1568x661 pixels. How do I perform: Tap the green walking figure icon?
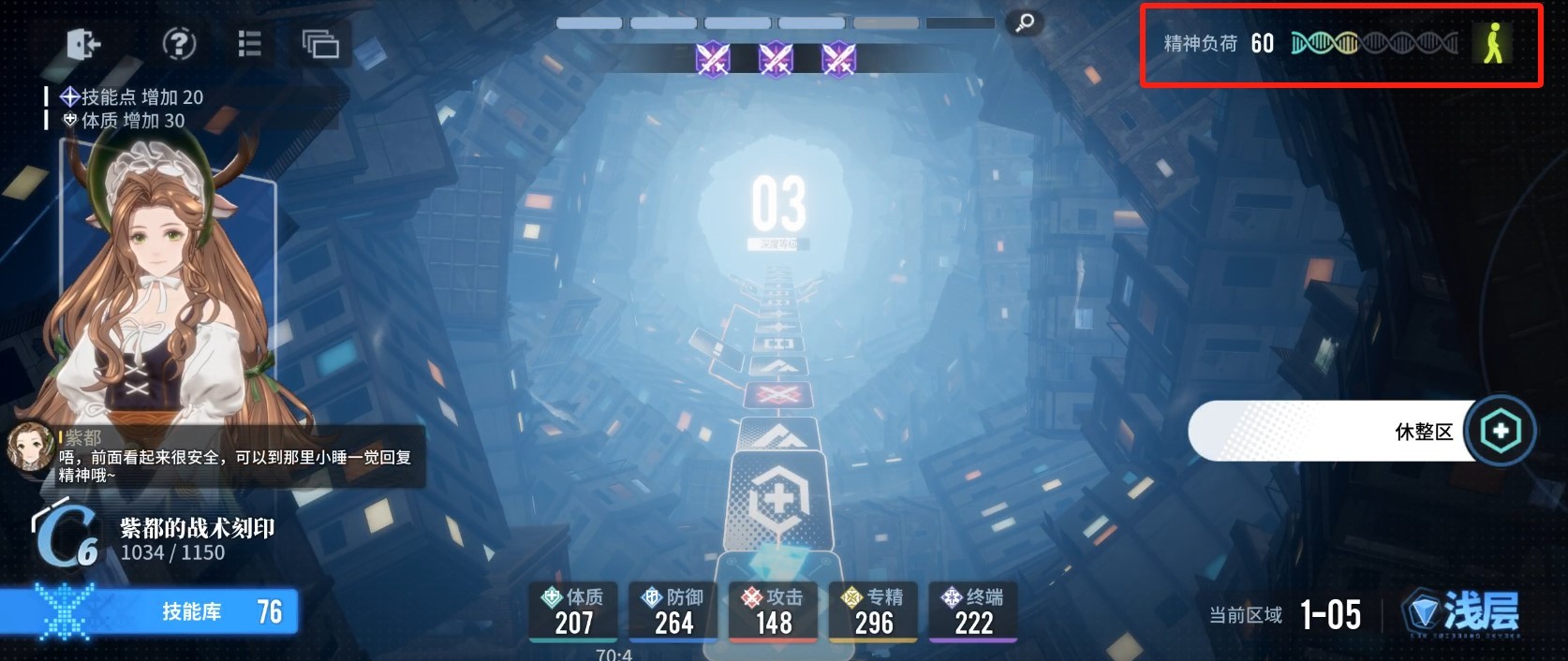click(1492, 43)
